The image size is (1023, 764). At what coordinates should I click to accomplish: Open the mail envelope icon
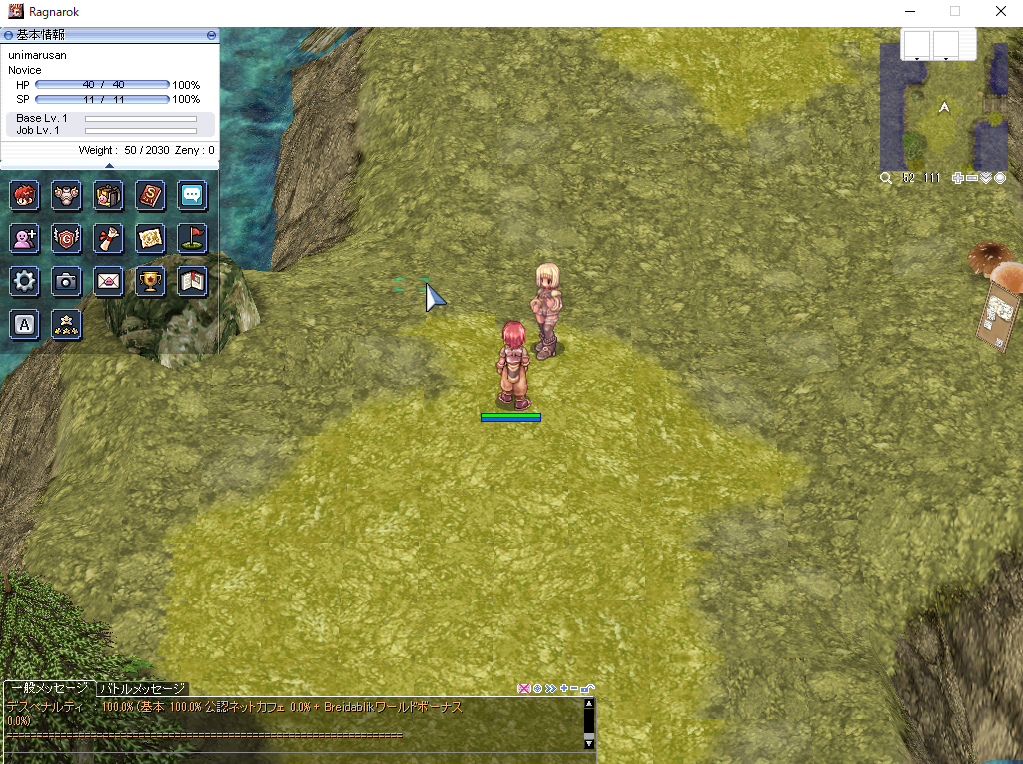[x=108, y=281]
